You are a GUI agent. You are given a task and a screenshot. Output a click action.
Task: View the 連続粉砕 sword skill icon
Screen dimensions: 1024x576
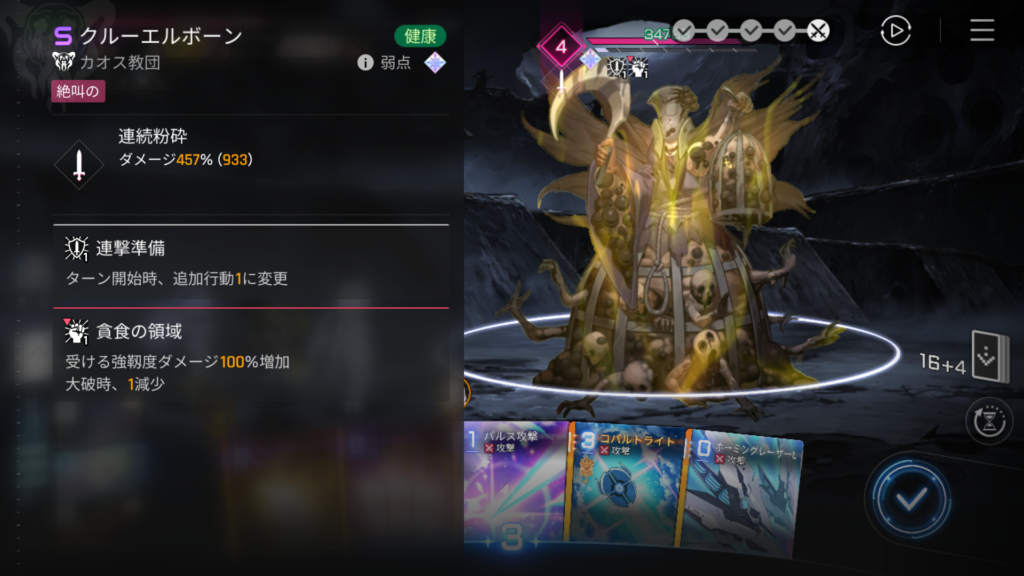point(78,164)
